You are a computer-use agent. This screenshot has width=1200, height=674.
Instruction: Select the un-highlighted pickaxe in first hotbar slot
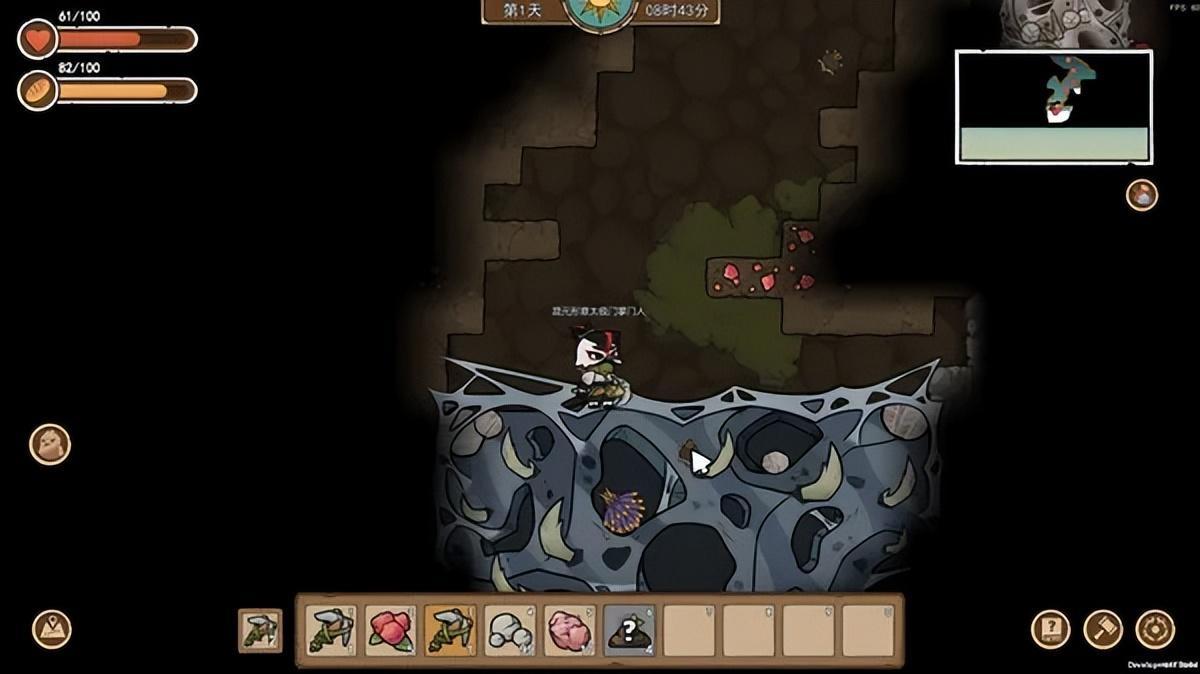tap(331, 630)
